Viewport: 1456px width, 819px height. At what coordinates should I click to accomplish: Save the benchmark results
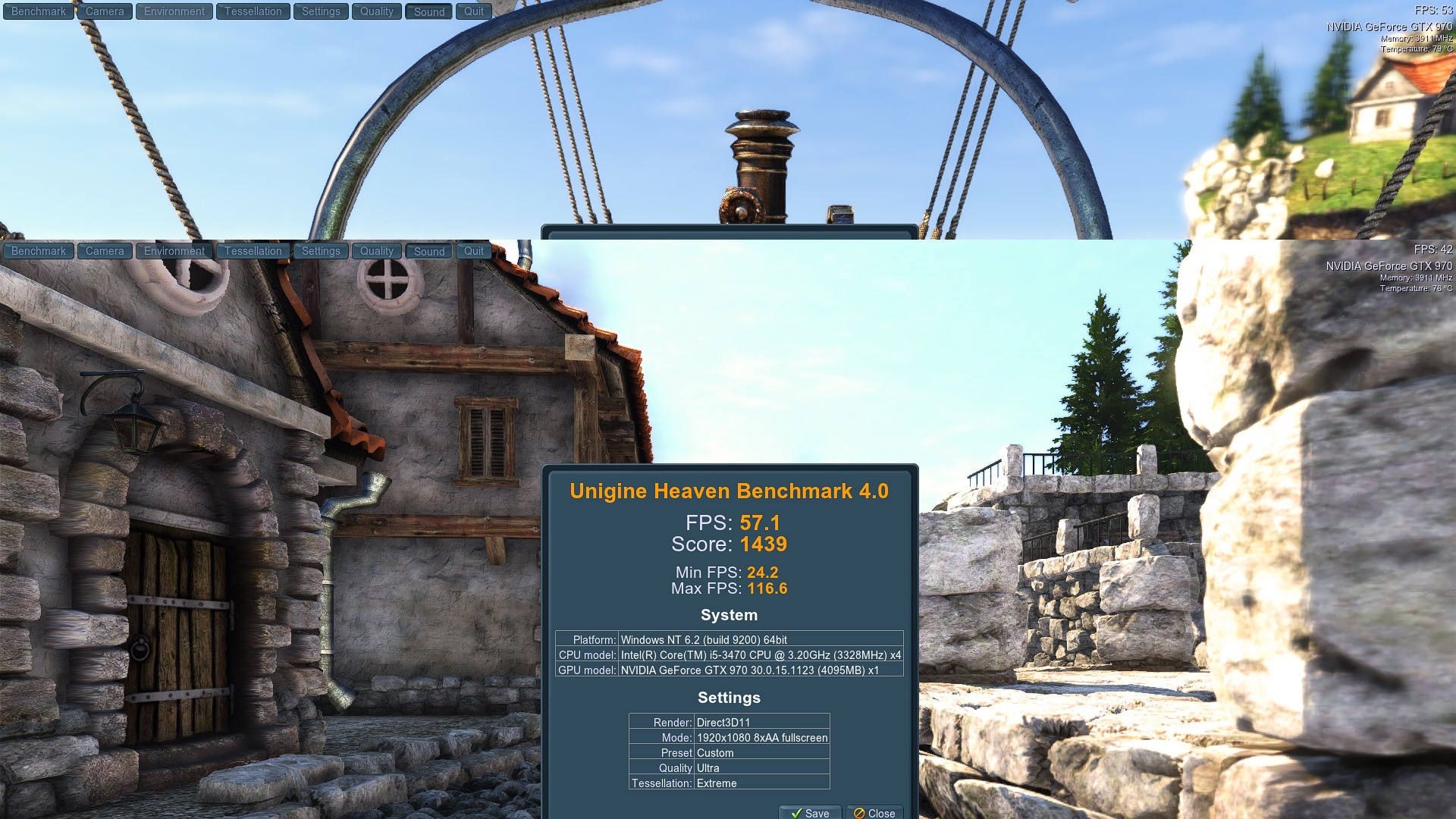point(810,812)
